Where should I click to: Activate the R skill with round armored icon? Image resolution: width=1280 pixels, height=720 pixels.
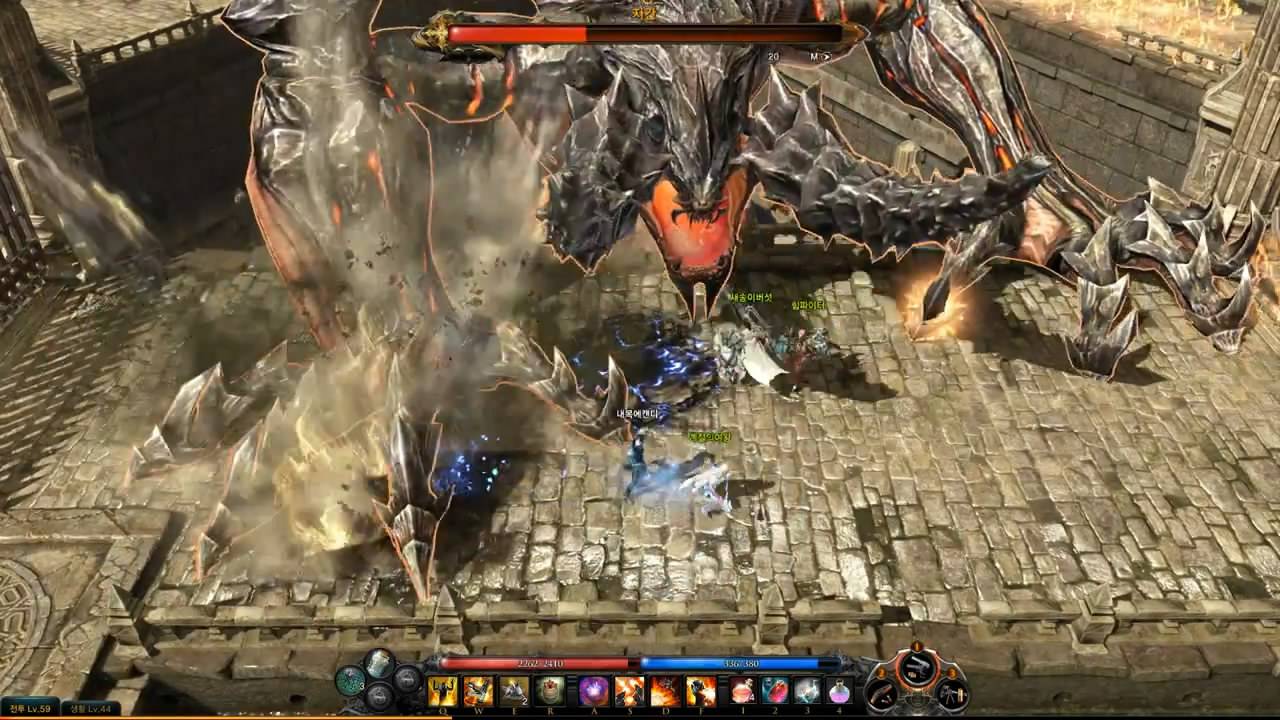click(x=548, y=690)
